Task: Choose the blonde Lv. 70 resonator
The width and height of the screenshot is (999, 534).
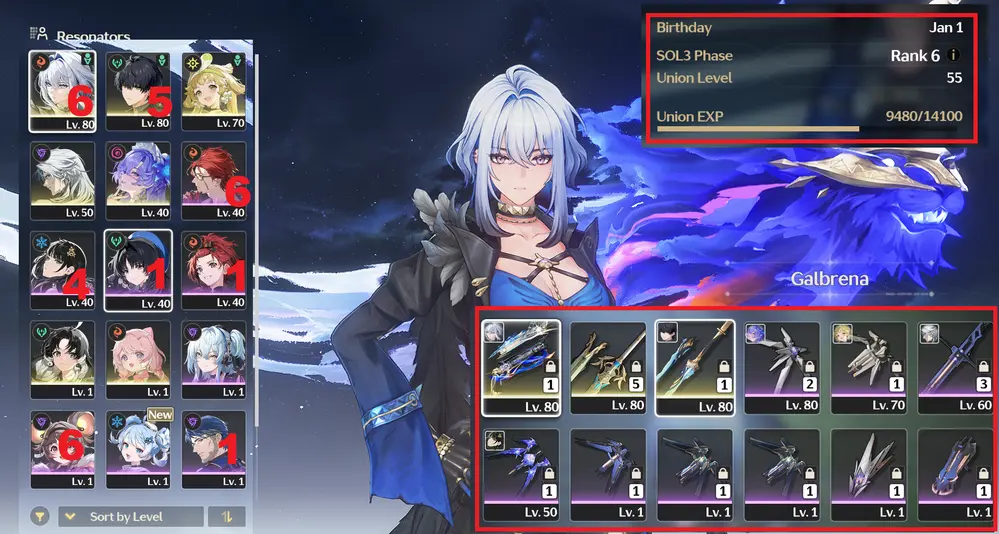Action: [213, 90]
